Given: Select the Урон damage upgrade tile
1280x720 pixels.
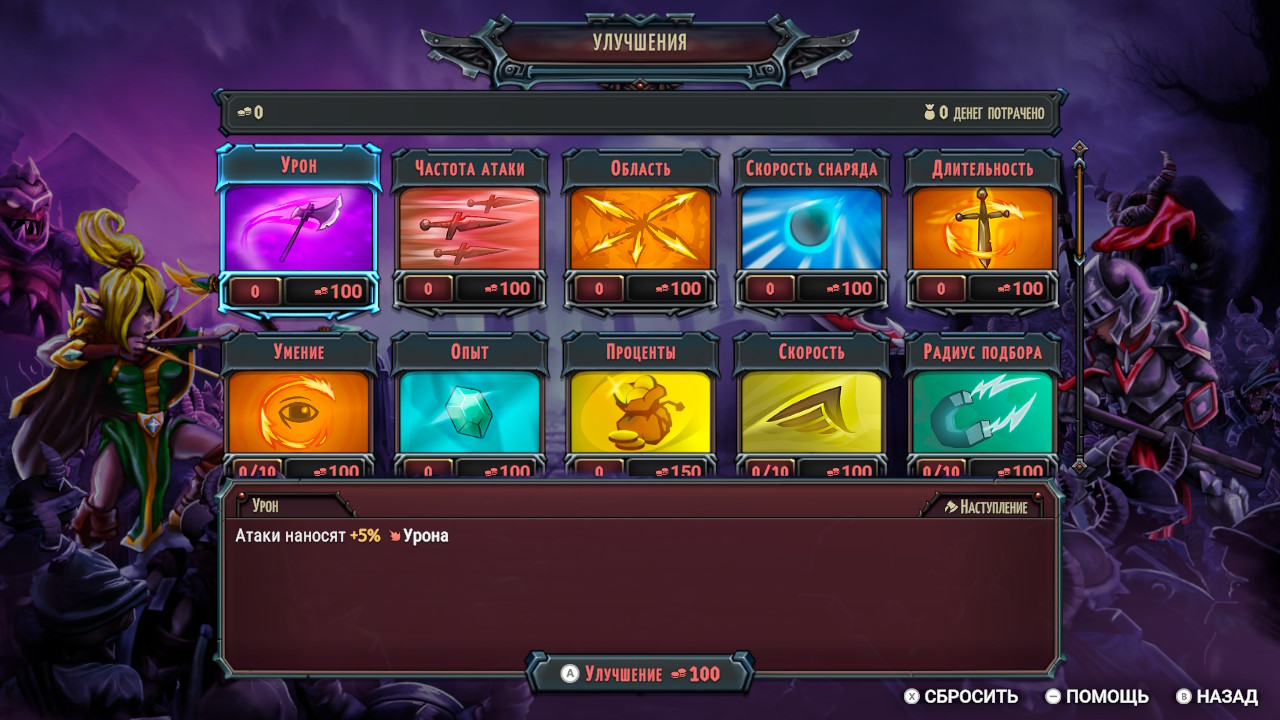Looking at the screenshot, I should tap(299, 230).
